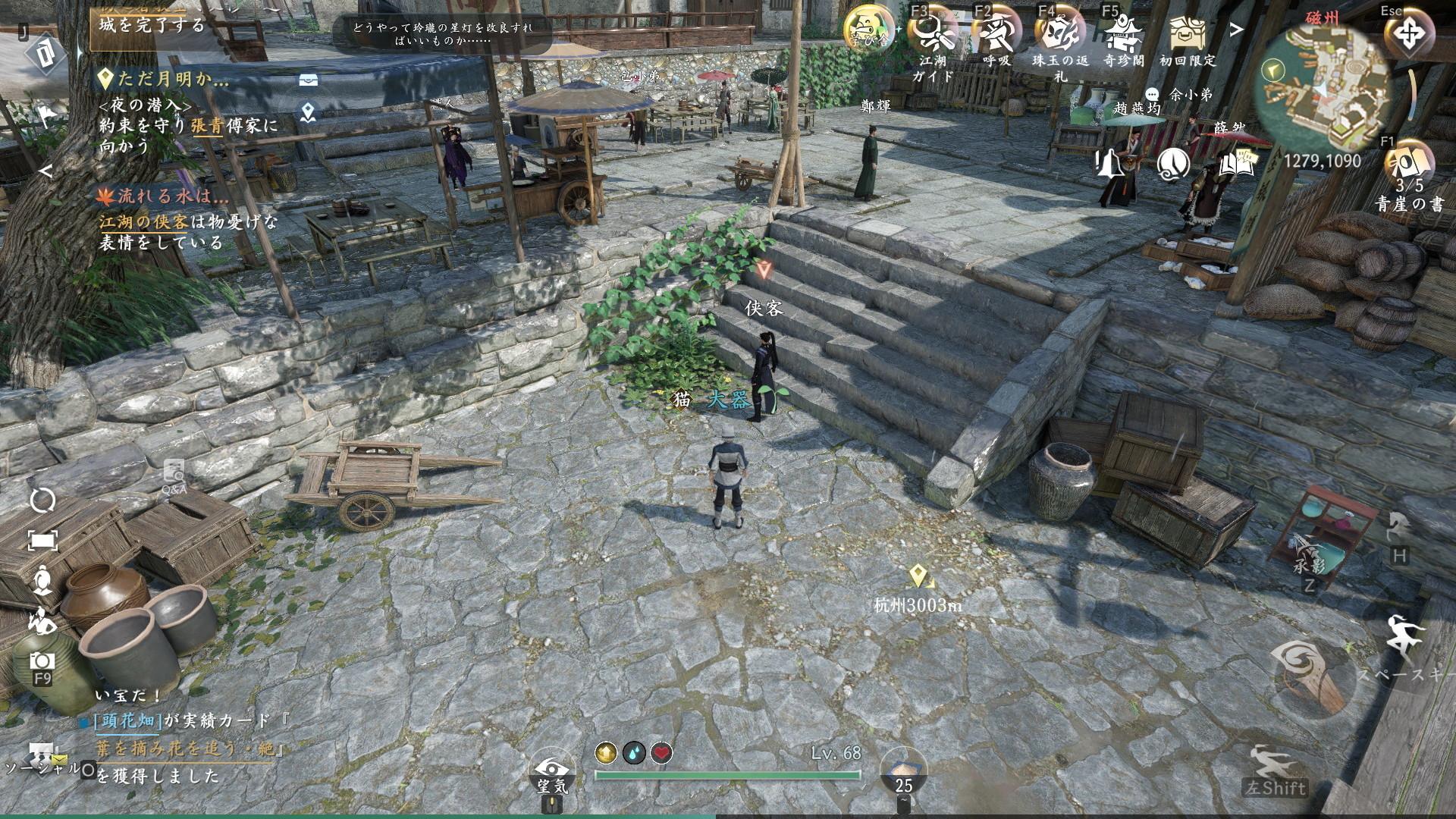Activate the 望気 eye ability
Screen dimensions: 1456x819
click(552, 770)
